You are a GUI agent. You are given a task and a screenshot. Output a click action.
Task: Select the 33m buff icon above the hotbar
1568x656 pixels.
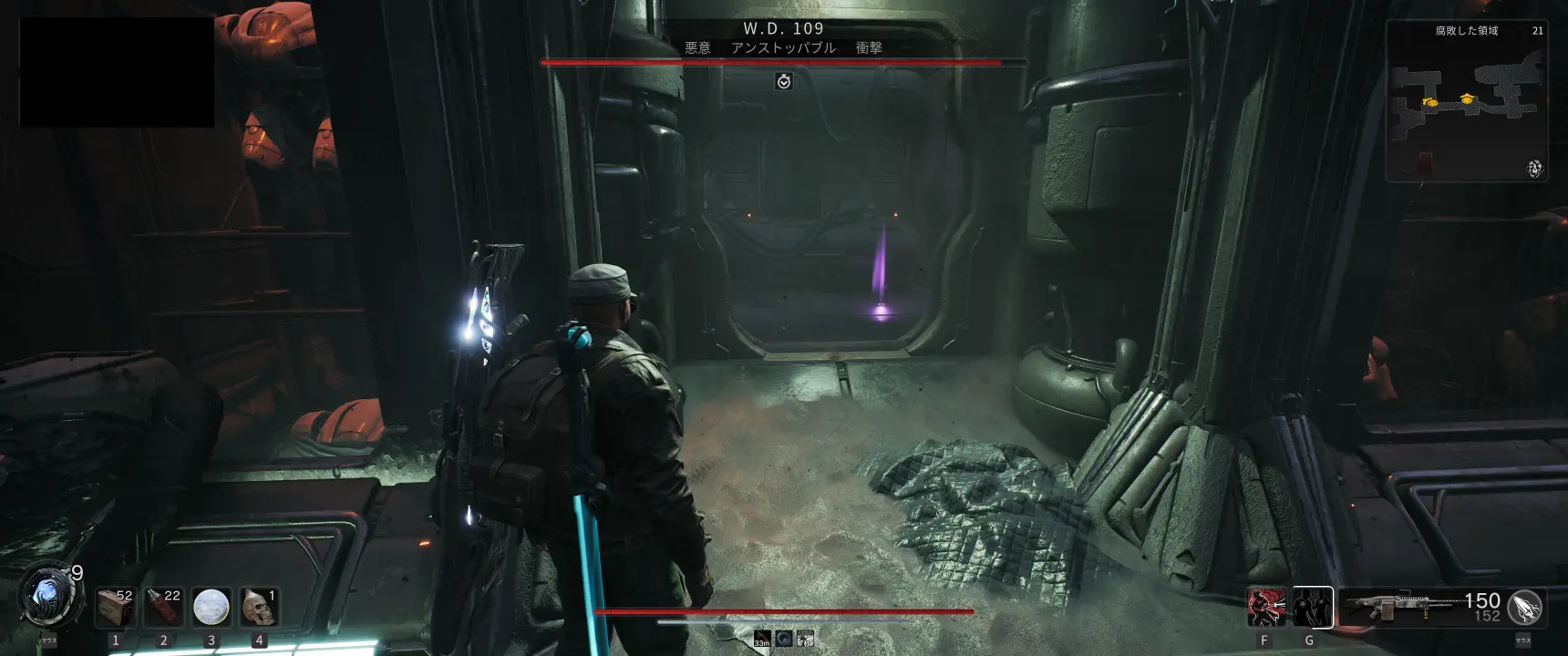pyautogui.click(x=762, y=639)
